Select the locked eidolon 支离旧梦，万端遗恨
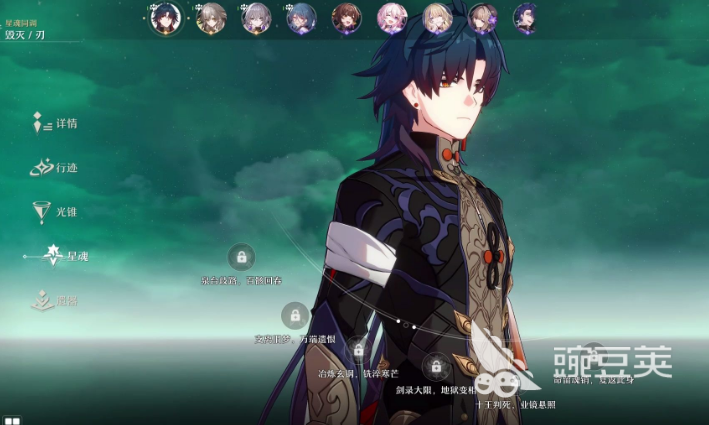This screenshot has width=709, height=425. pyautogui.click(x=295, y=316)
